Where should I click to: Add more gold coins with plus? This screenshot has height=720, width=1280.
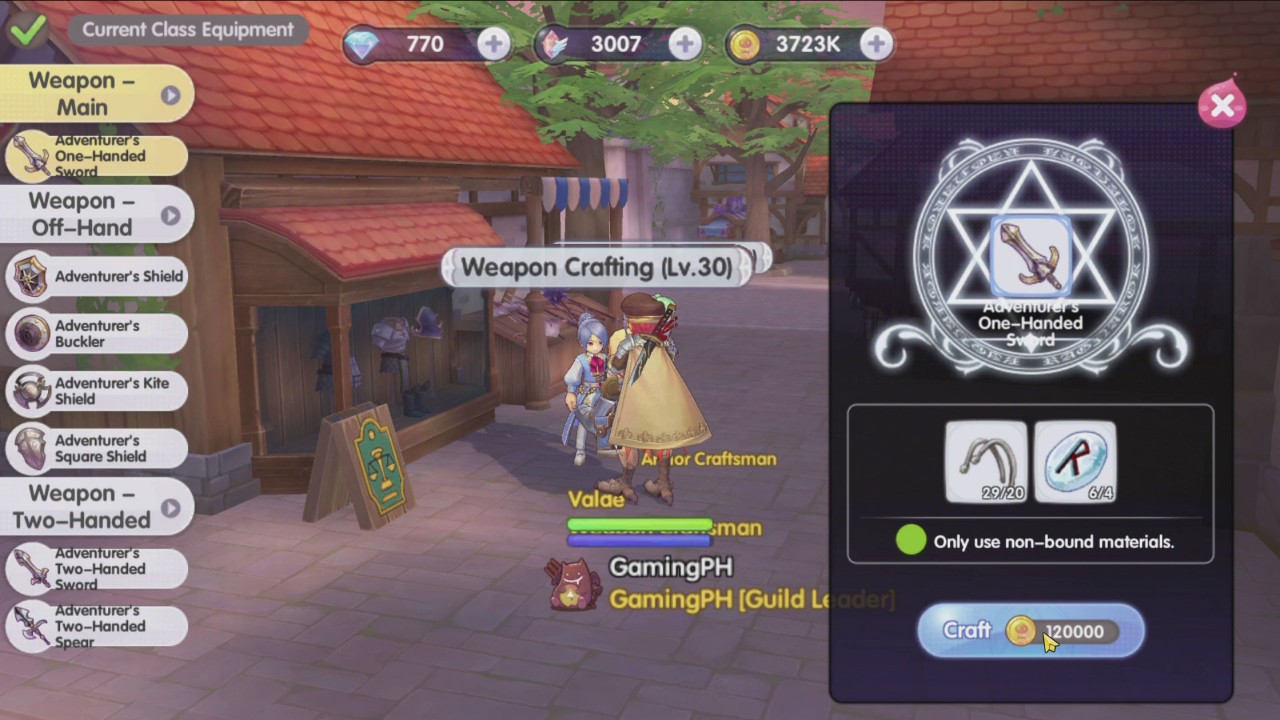[876, 44]
